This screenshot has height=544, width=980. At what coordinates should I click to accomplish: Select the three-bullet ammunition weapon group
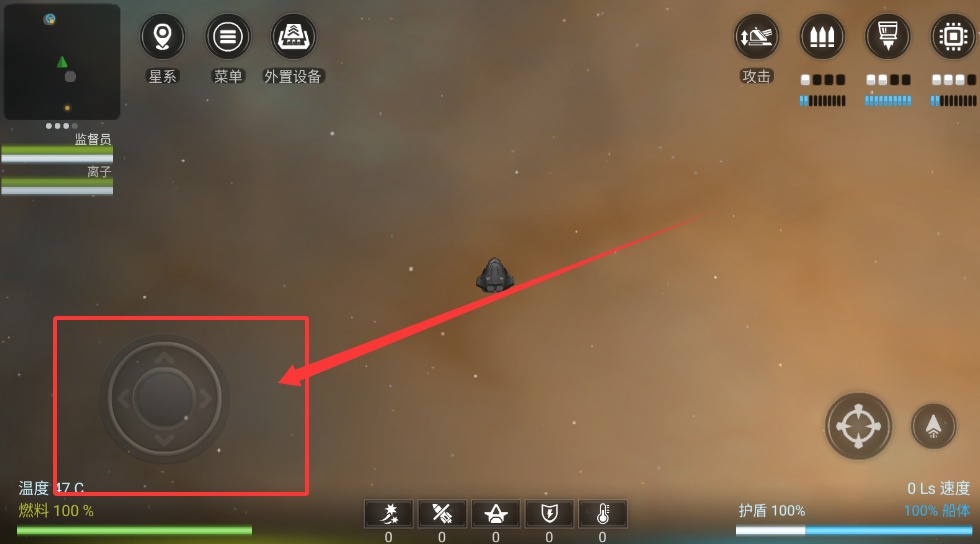pyautogui.click(x=822, y=37)
